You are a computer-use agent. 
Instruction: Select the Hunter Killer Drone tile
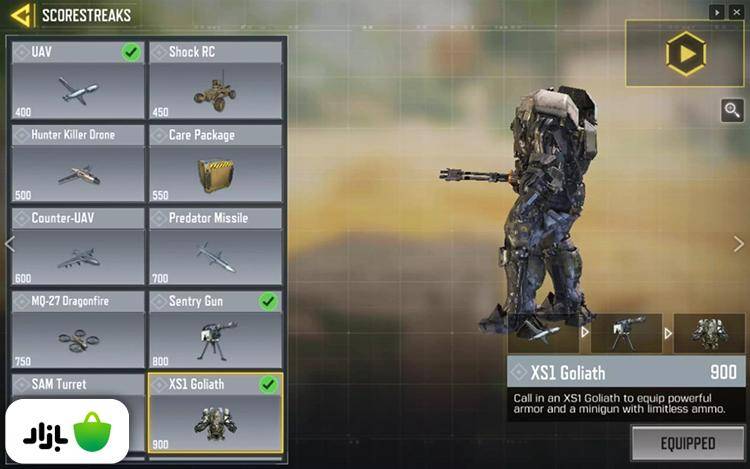tap(78, 163)
